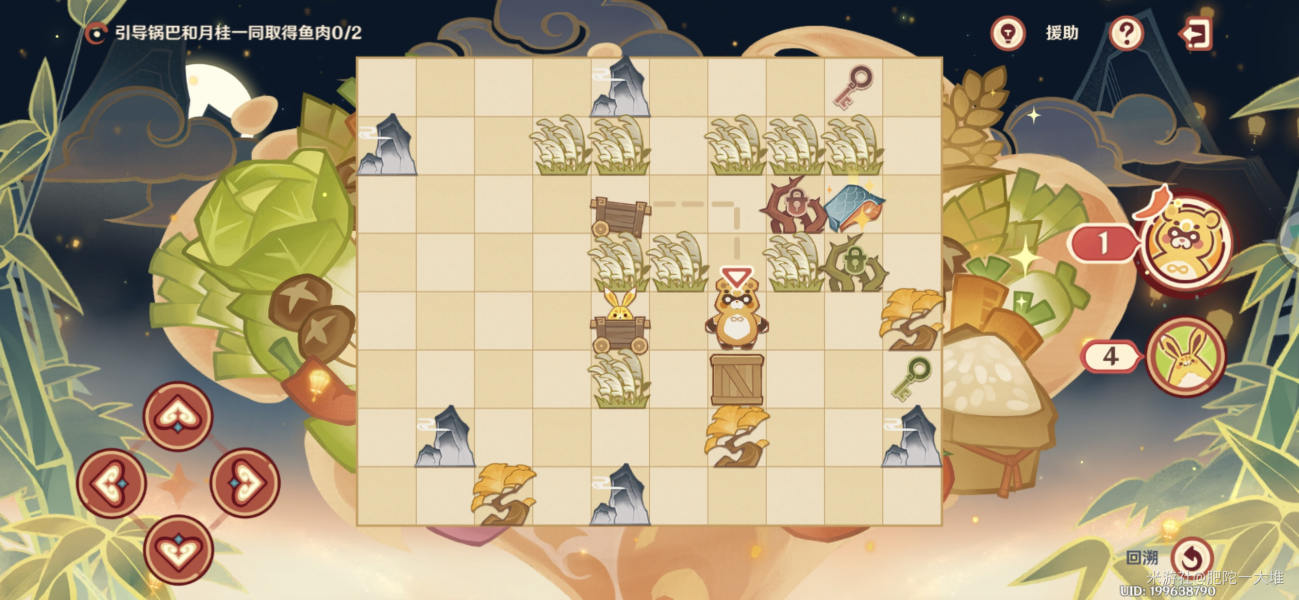Move left with the left arrow button
Viewport: 1299px width, 600px height.
(112, 483)
